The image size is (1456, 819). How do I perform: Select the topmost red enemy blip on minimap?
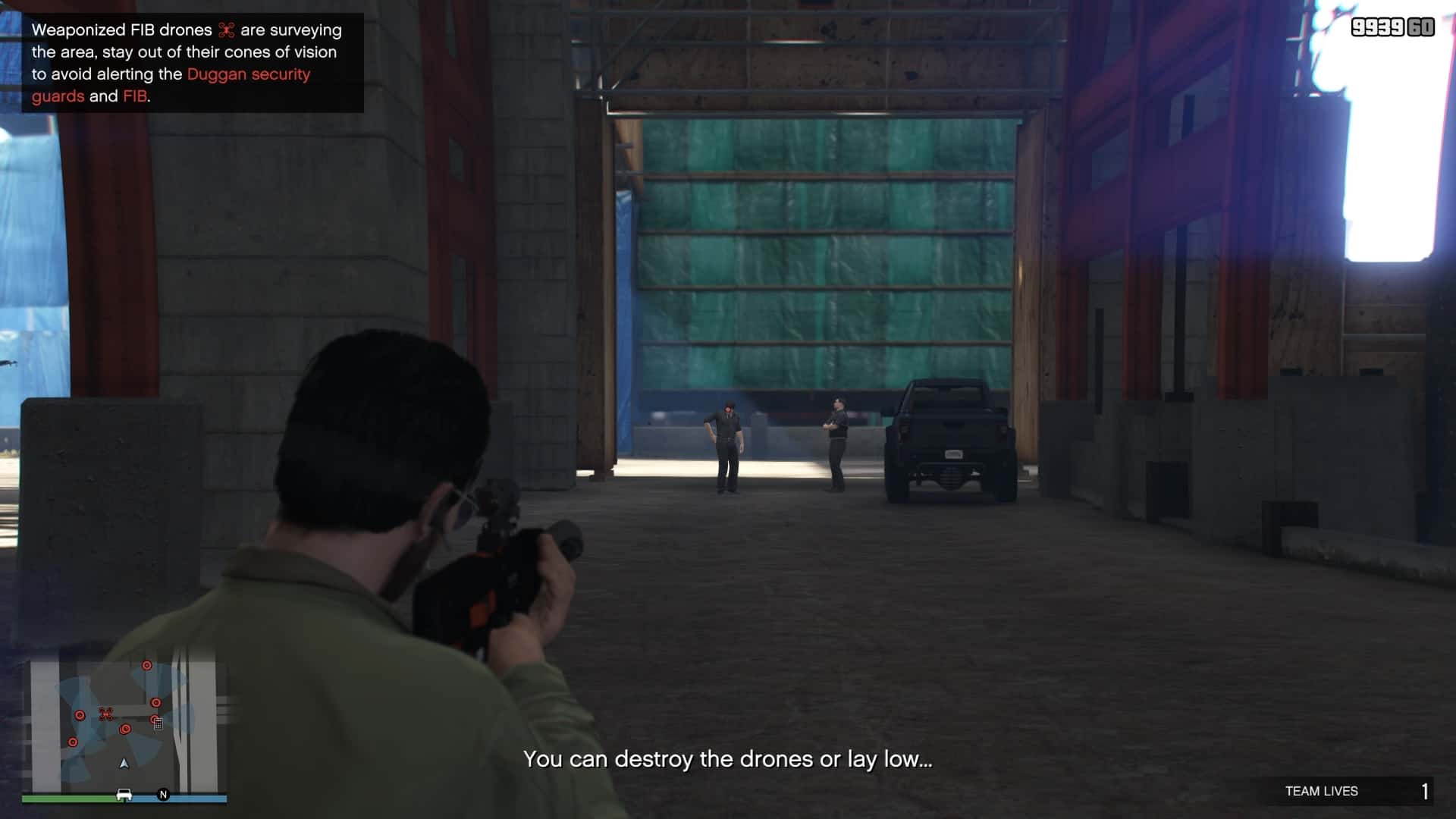(x=146, y=666)
